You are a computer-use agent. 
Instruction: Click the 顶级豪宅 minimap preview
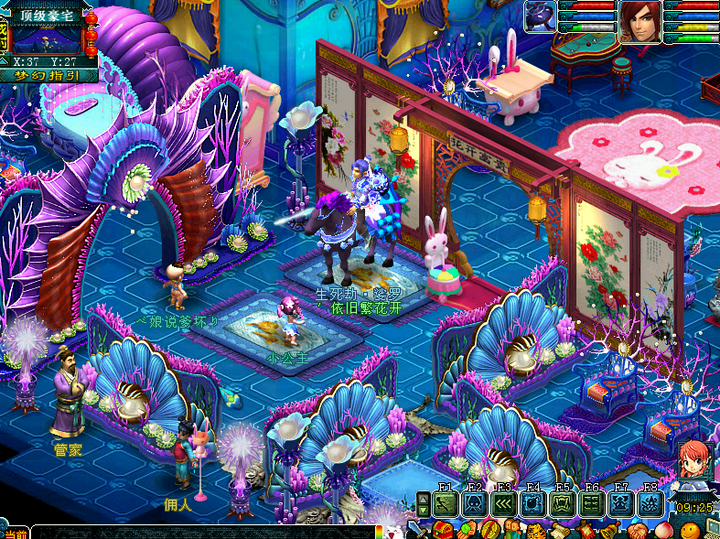click(49, 38)
